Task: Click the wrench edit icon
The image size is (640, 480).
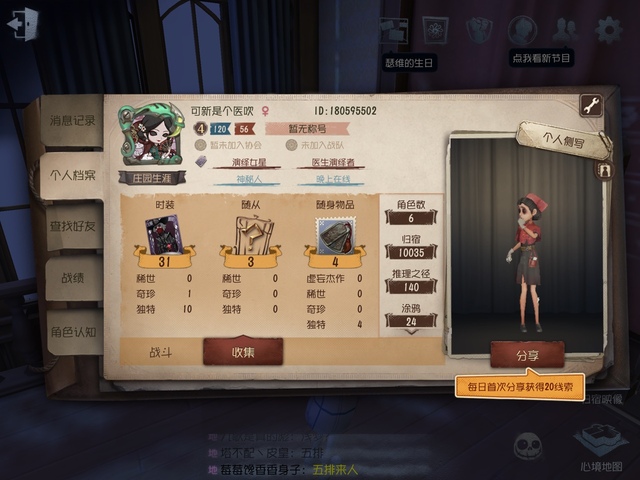Action: 590,106
